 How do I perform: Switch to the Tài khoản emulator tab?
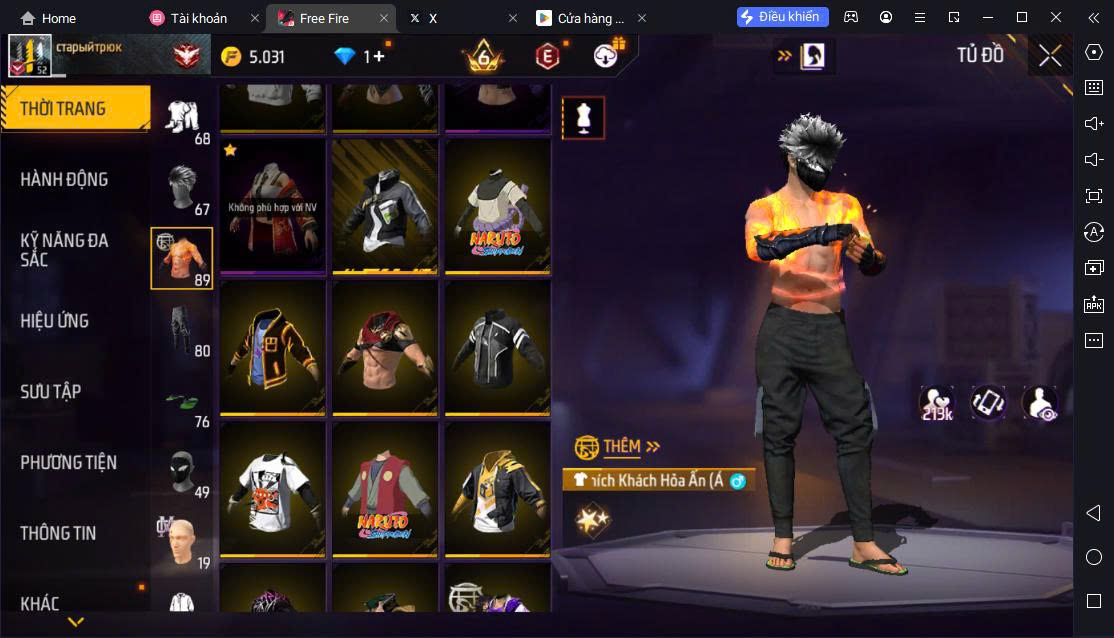coord(198,18)
